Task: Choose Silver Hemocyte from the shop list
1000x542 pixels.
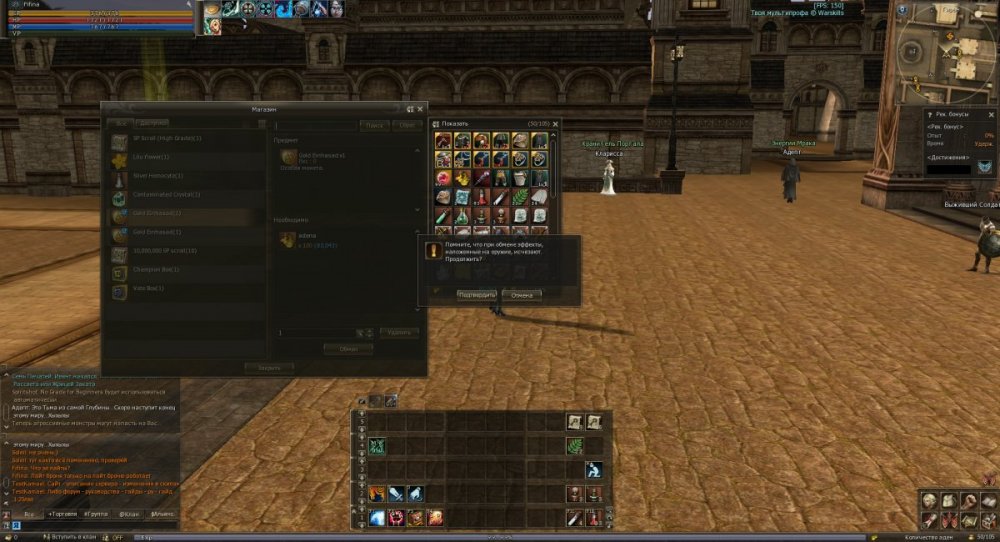Action: click(155, 176)
